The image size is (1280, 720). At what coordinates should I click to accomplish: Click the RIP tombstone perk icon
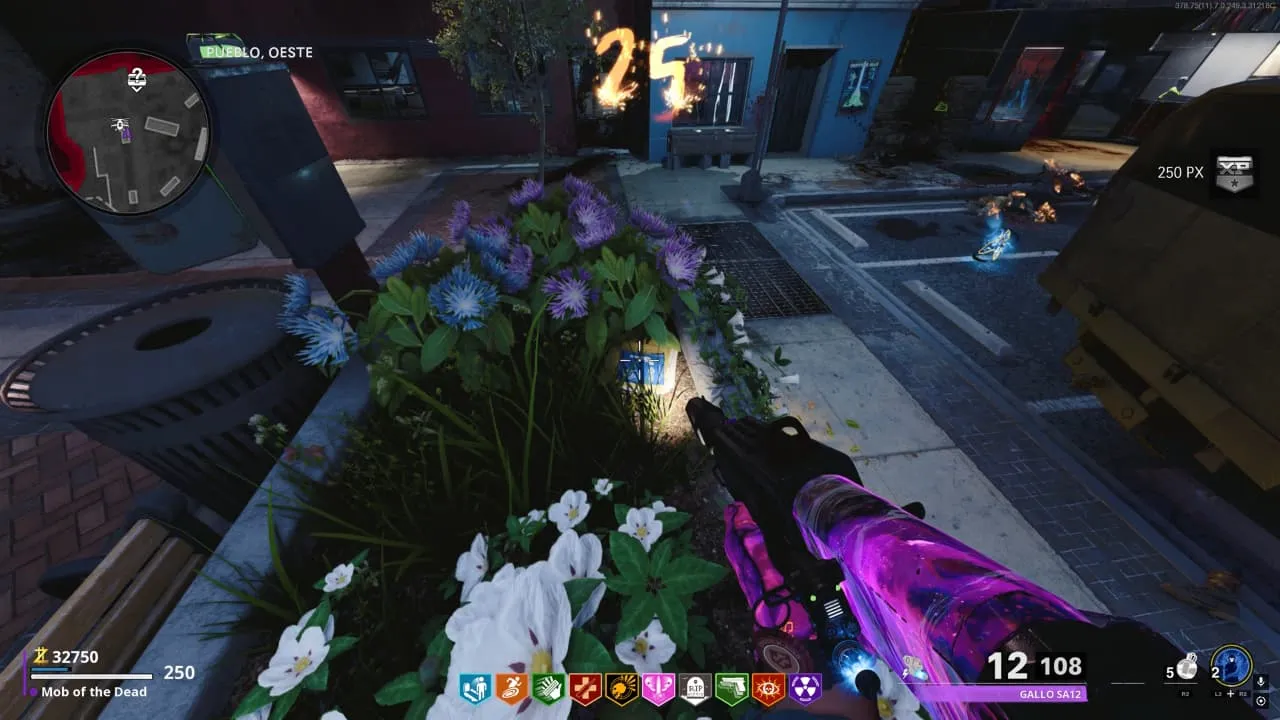point(695,688)
